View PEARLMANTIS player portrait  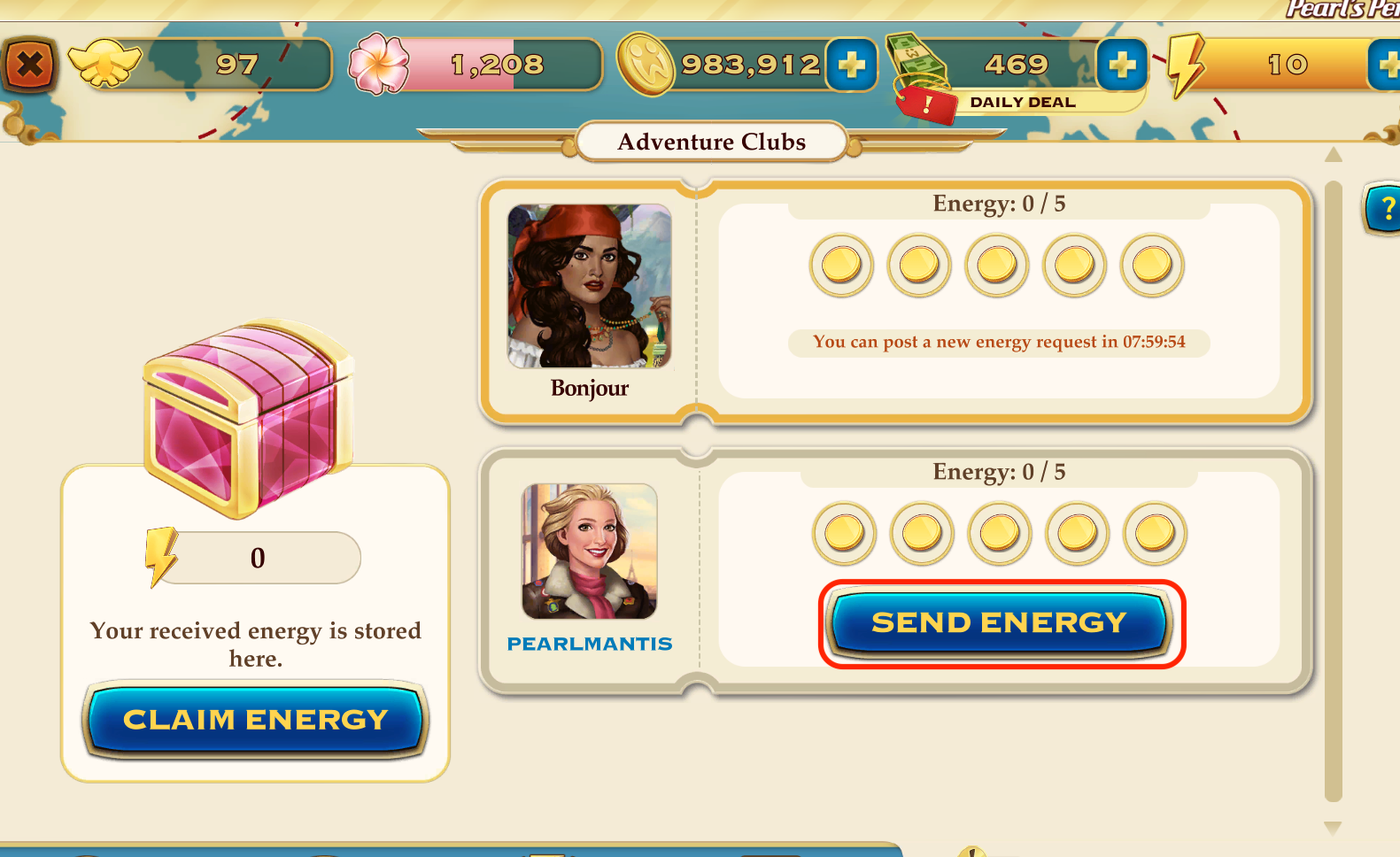point(590,551)
